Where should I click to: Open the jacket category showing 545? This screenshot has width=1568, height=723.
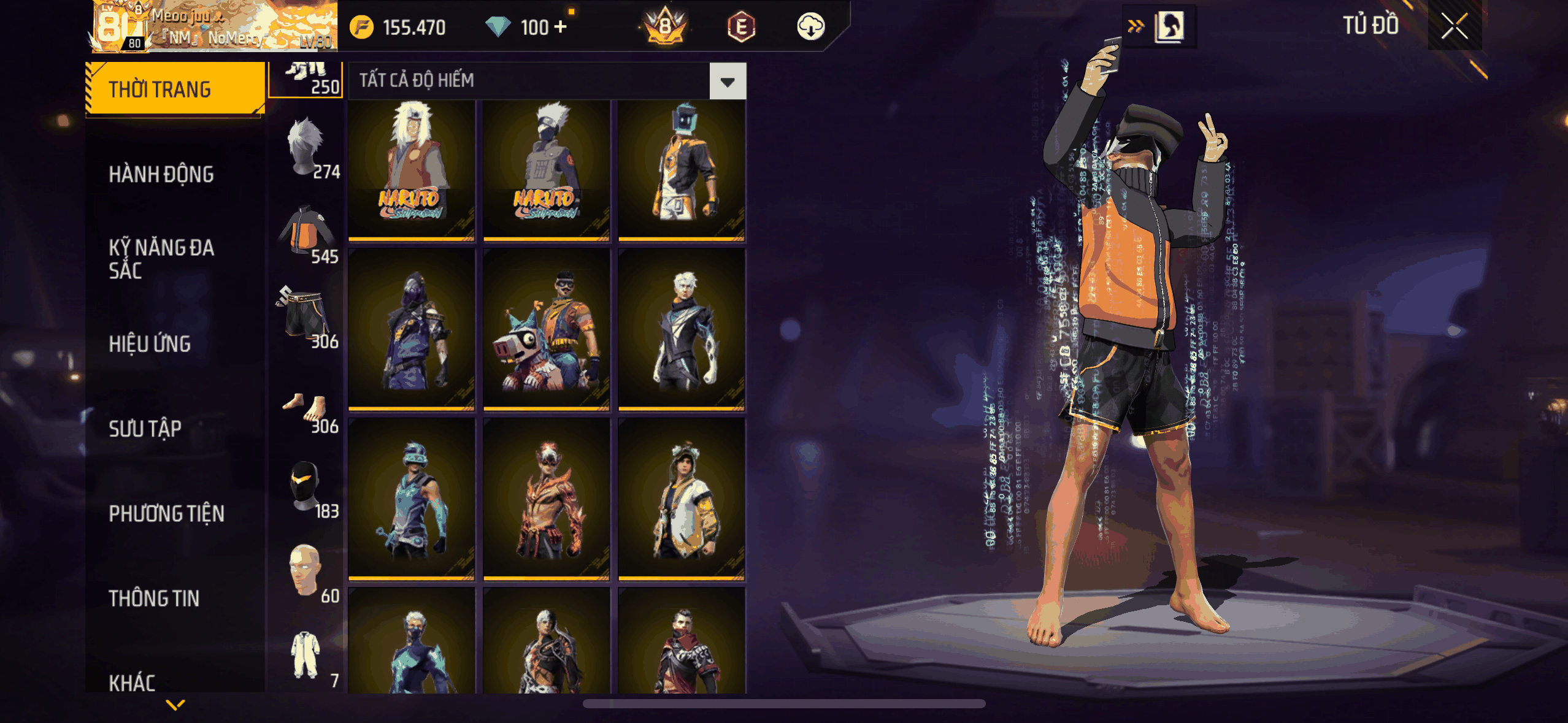click(308, 234)
